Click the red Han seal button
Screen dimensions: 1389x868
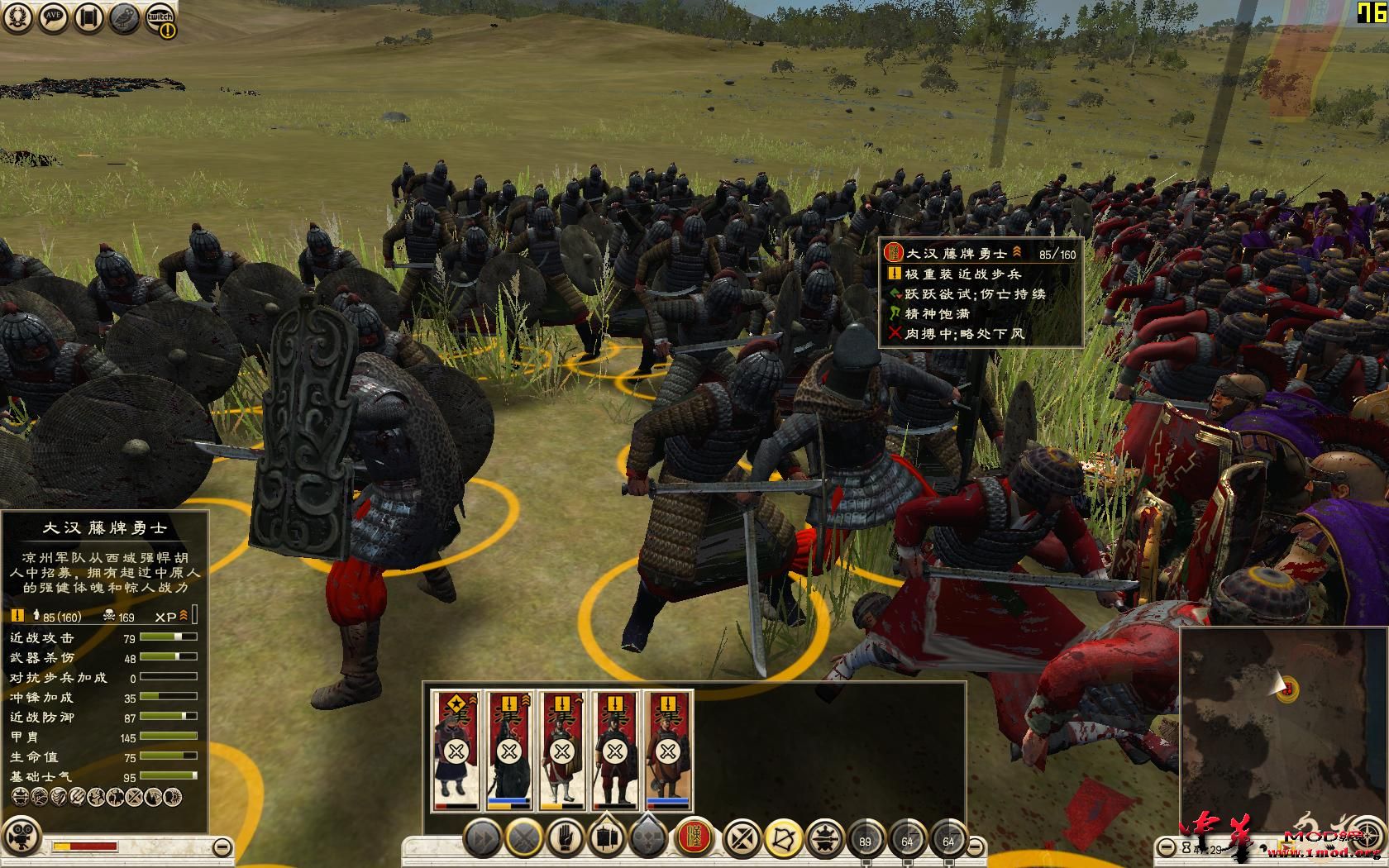click(694, 840)
